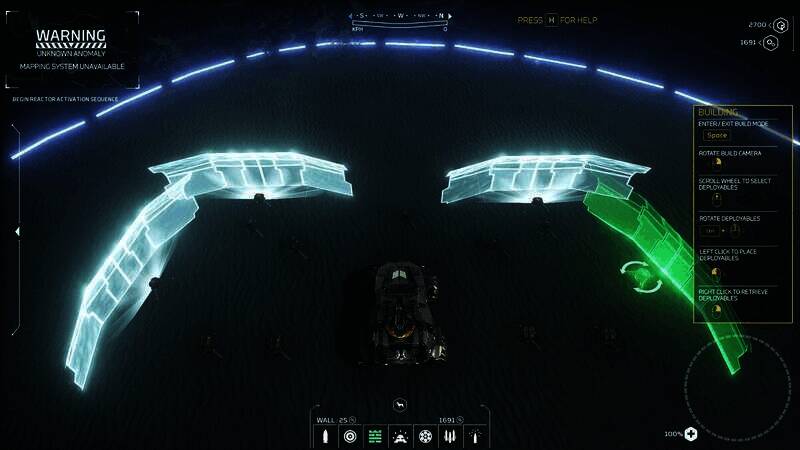Expand the left-edge side panel arrow

pos(16,231)
